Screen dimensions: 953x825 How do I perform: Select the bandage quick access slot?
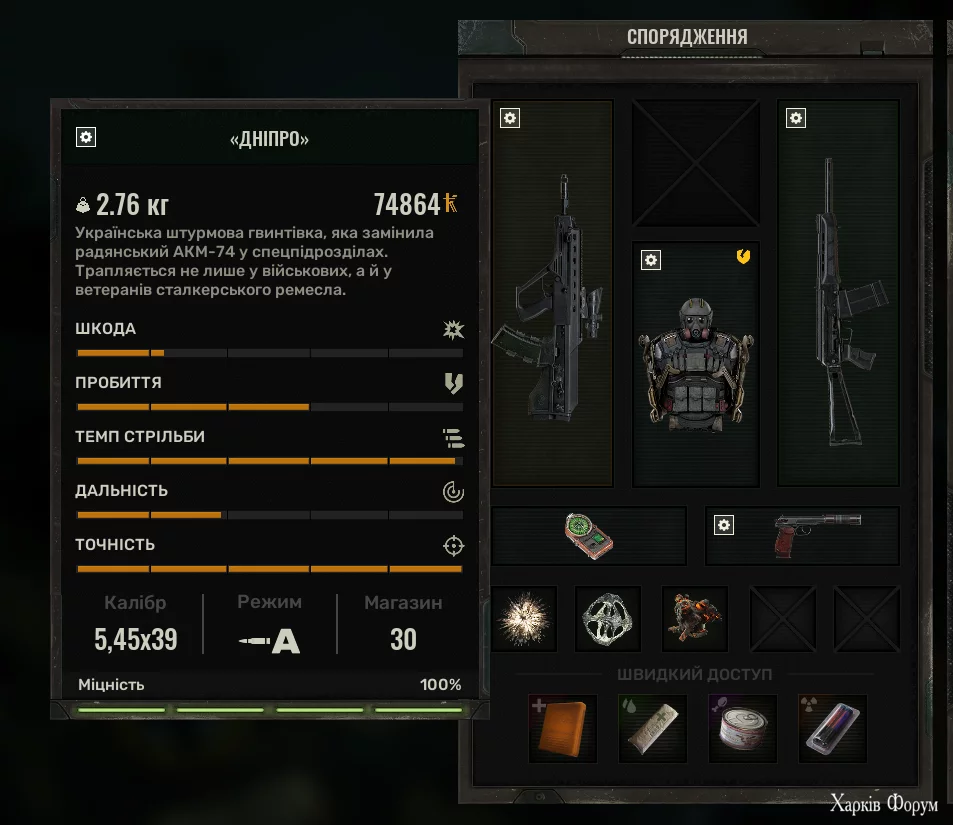pyautogui.click(x=652, y=728)
